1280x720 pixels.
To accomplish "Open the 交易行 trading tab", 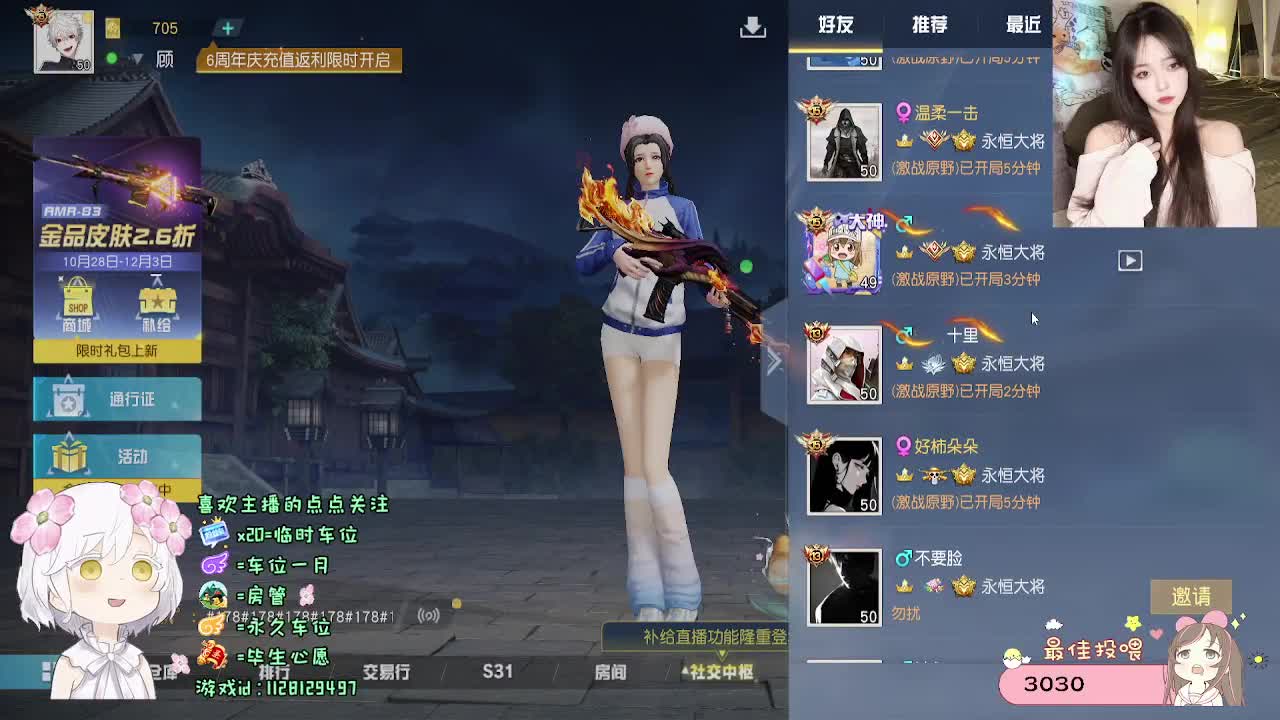I will [x=385, y=672].
